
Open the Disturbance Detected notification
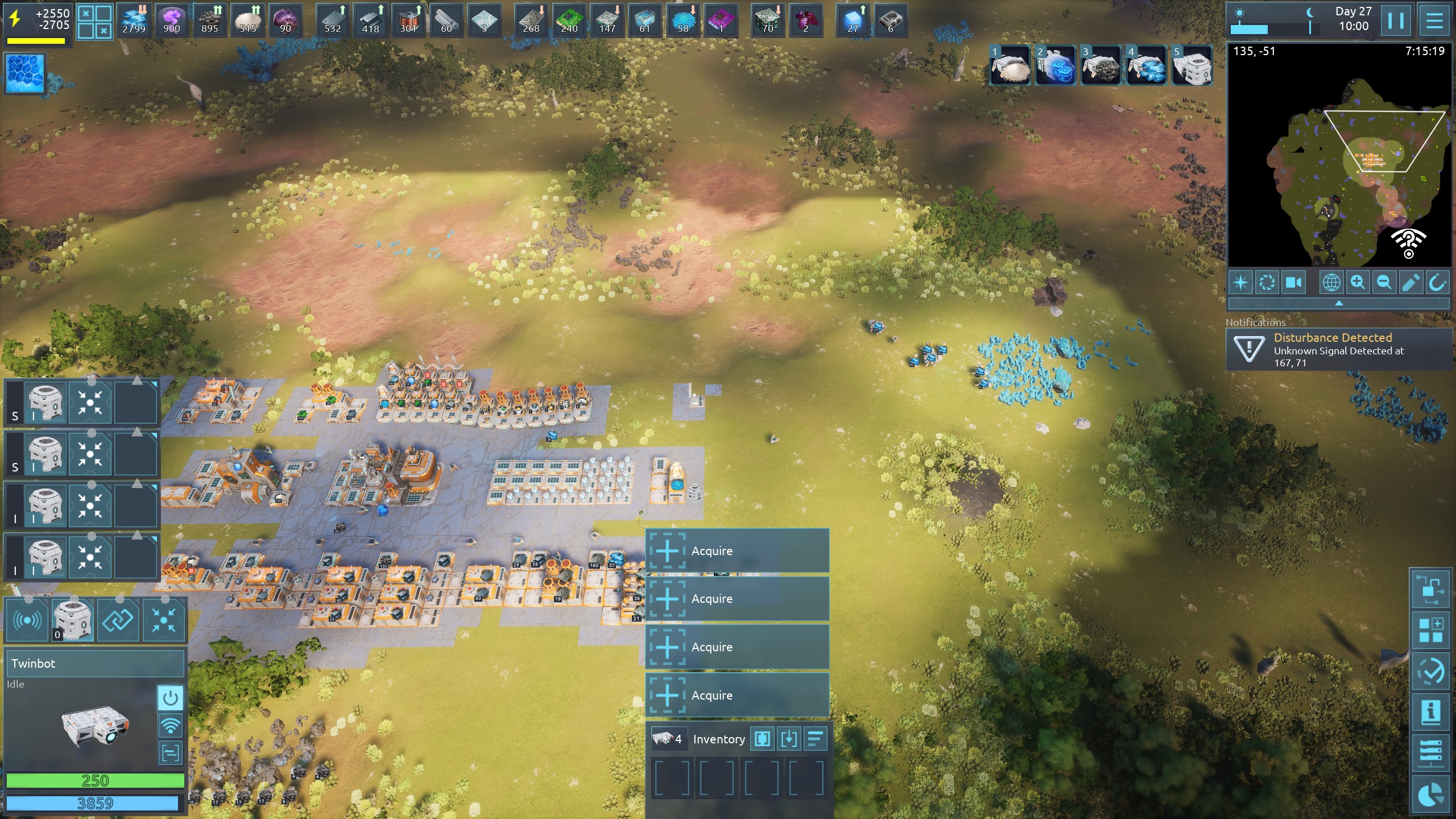point(1339,350)
